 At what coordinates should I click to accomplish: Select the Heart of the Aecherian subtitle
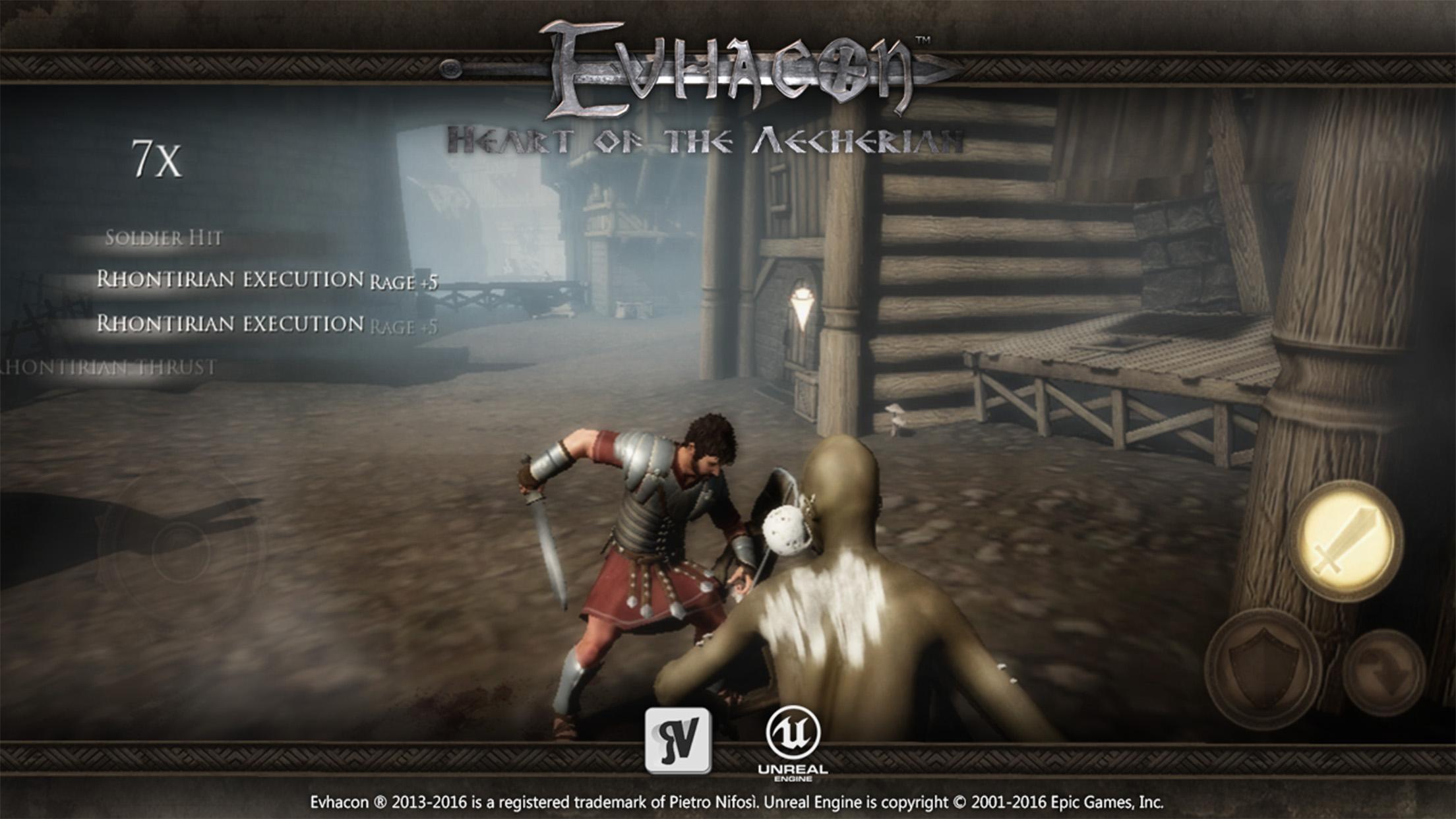click(x=709, y=137)
